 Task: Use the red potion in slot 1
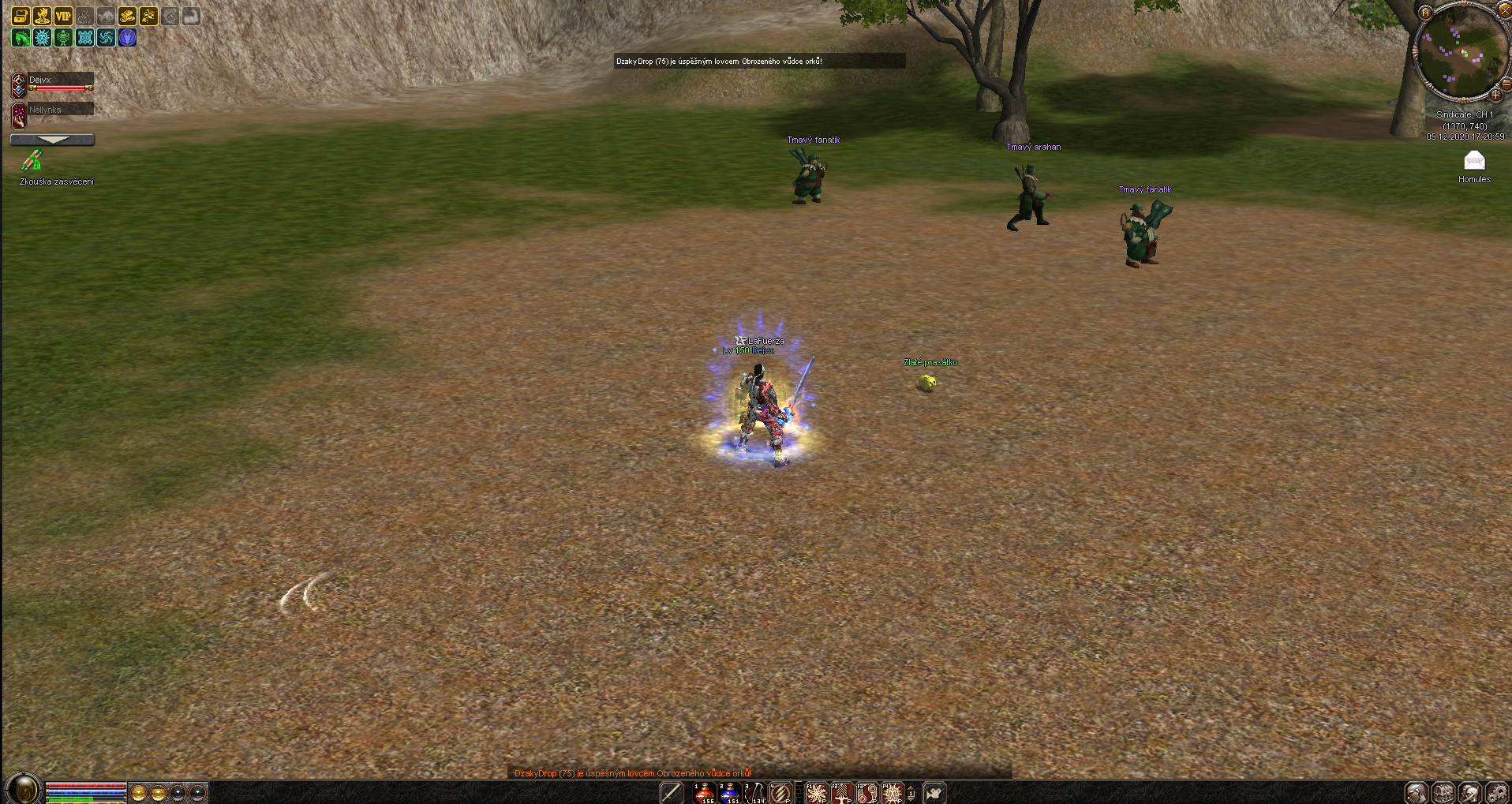tap(704, 792)
